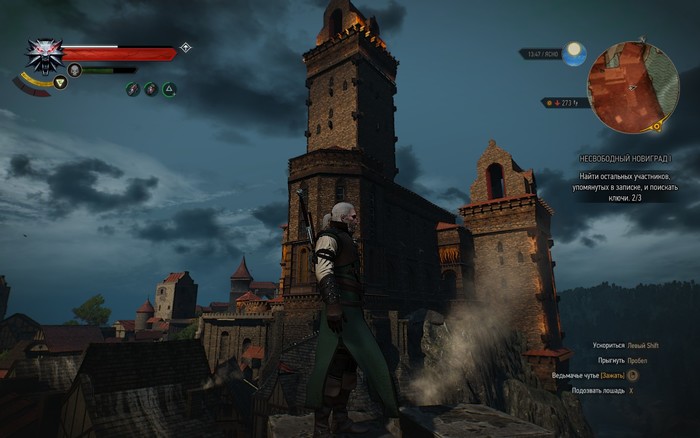
Task: Click the wolf head witcher medallion
Action: pos(43,57)
